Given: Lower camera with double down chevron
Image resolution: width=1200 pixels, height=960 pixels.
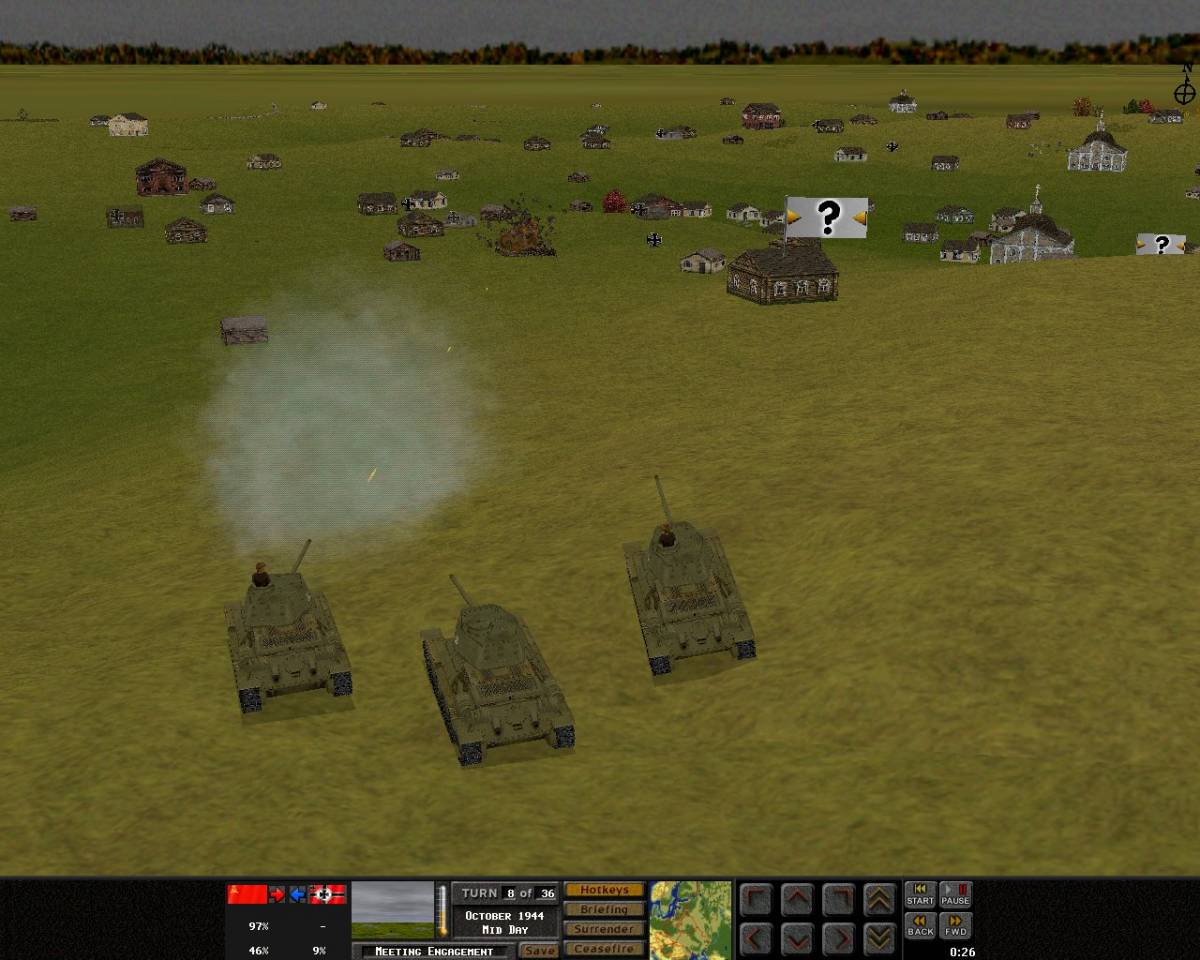Looking at the screenshot, I should [879, 939].
